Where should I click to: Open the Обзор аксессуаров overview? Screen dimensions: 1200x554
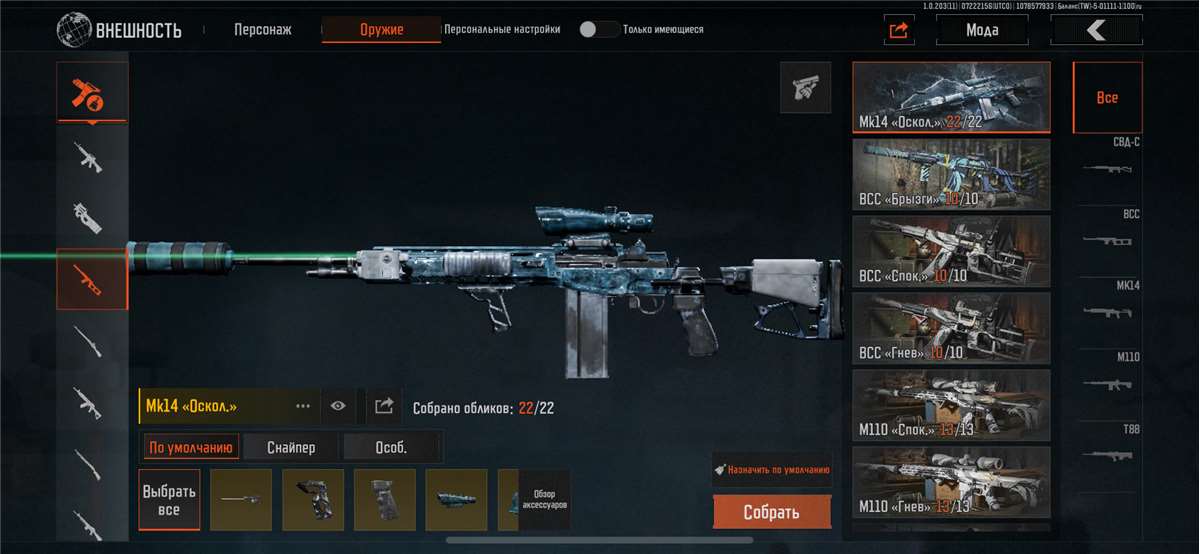click(544, 500)
